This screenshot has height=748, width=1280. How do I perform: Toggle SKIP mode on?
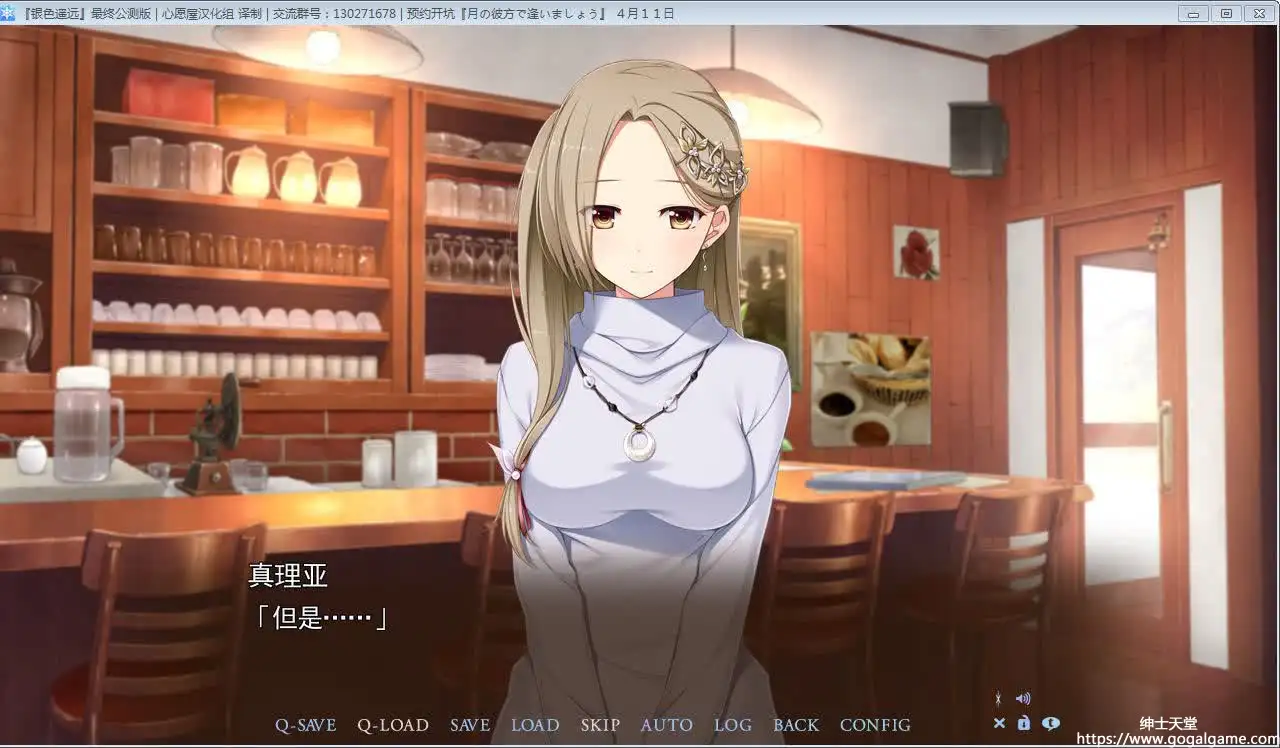click(x=600, y=725)
